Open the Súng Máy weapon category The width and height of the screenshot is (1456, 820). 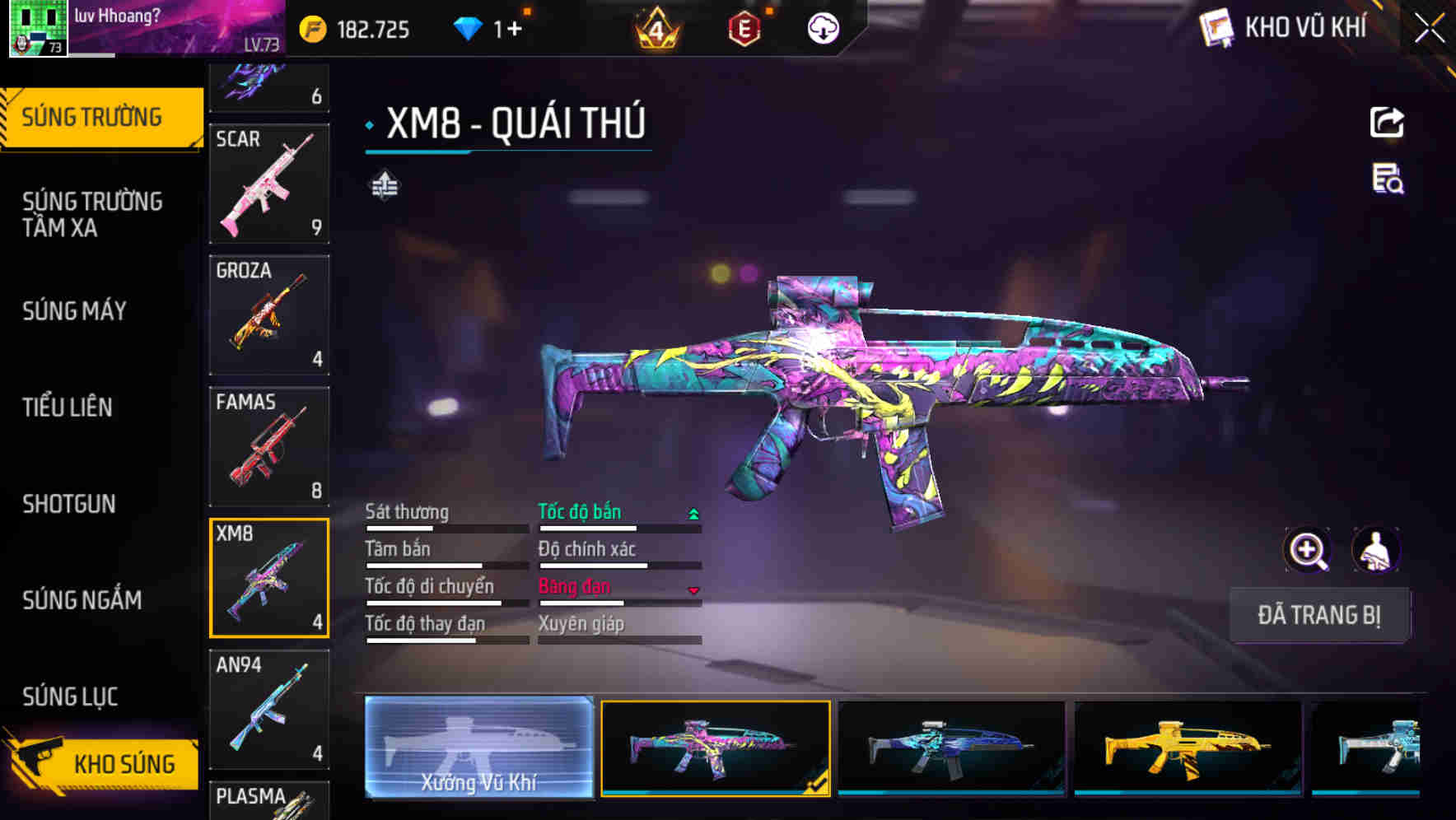(x=74, y=311)
